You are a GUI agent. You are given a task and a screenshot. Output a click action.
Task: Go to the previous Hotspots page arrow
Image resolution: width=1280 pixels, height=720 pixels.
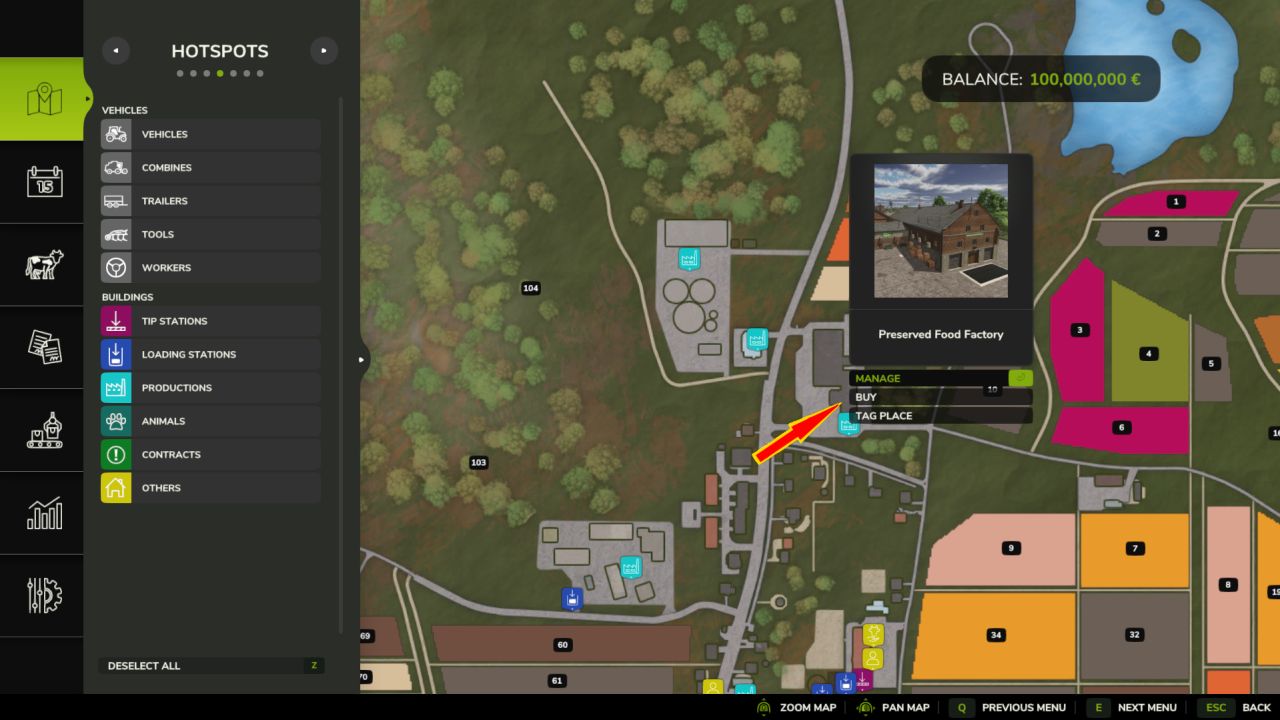pyautogui.click(x=116, y=51)
